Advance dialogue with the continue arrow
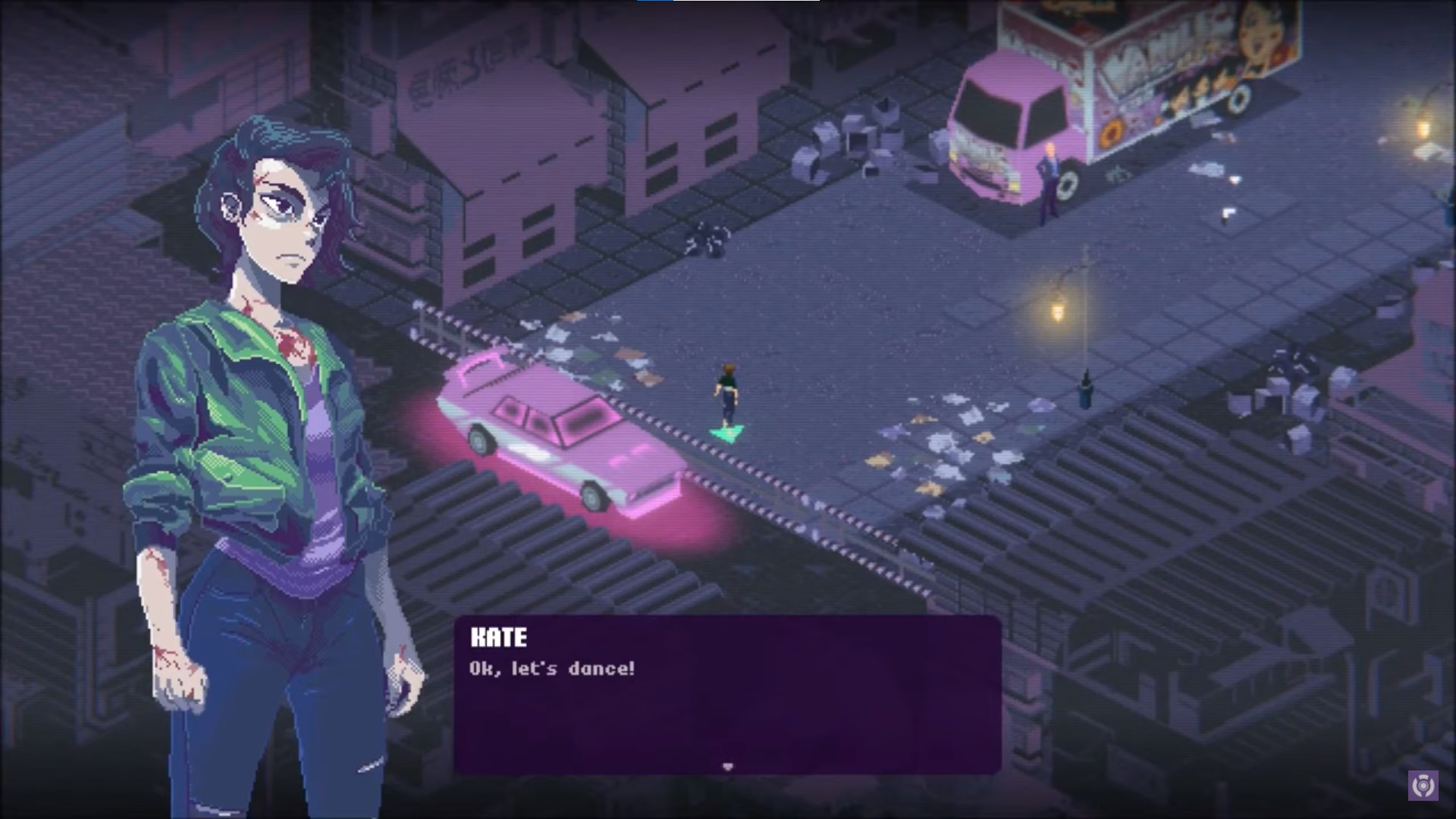1456x819 pixels. tap(728, 767)
